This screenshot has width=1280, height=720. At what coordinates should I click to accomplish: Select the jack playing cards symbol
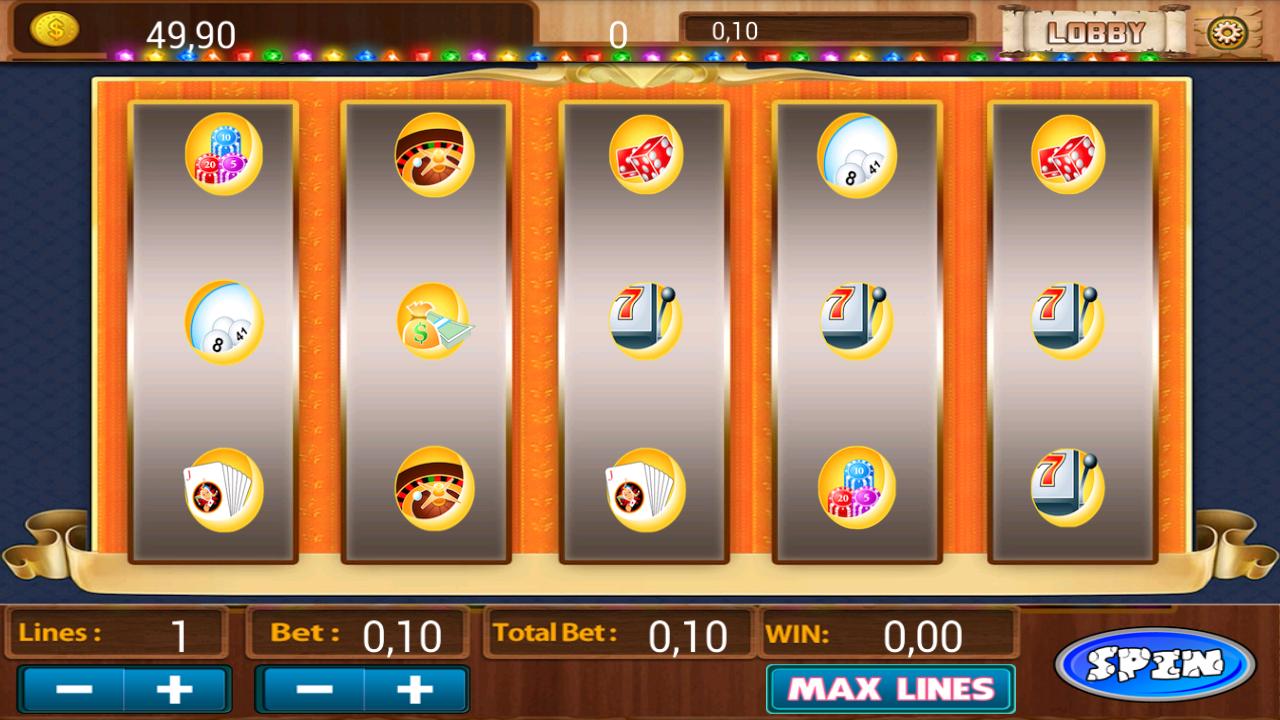[x=224, y=488]
